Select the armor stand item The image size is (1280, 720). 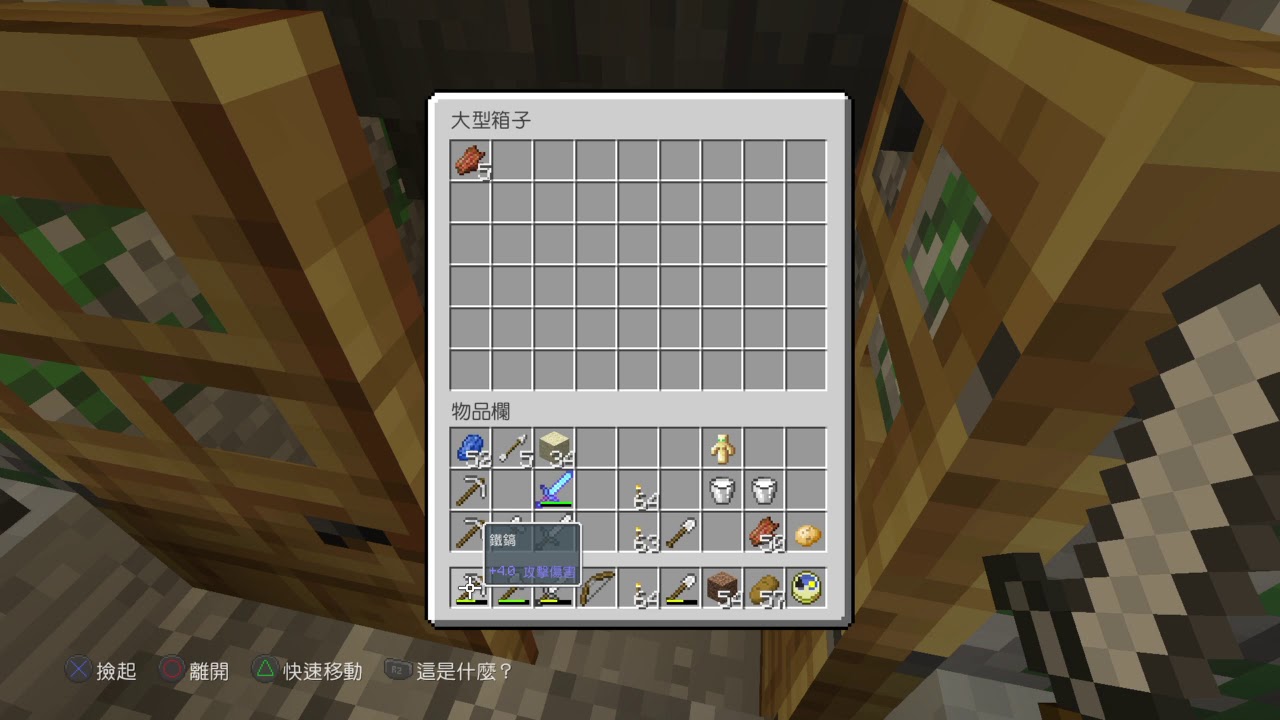pos(722,448)
